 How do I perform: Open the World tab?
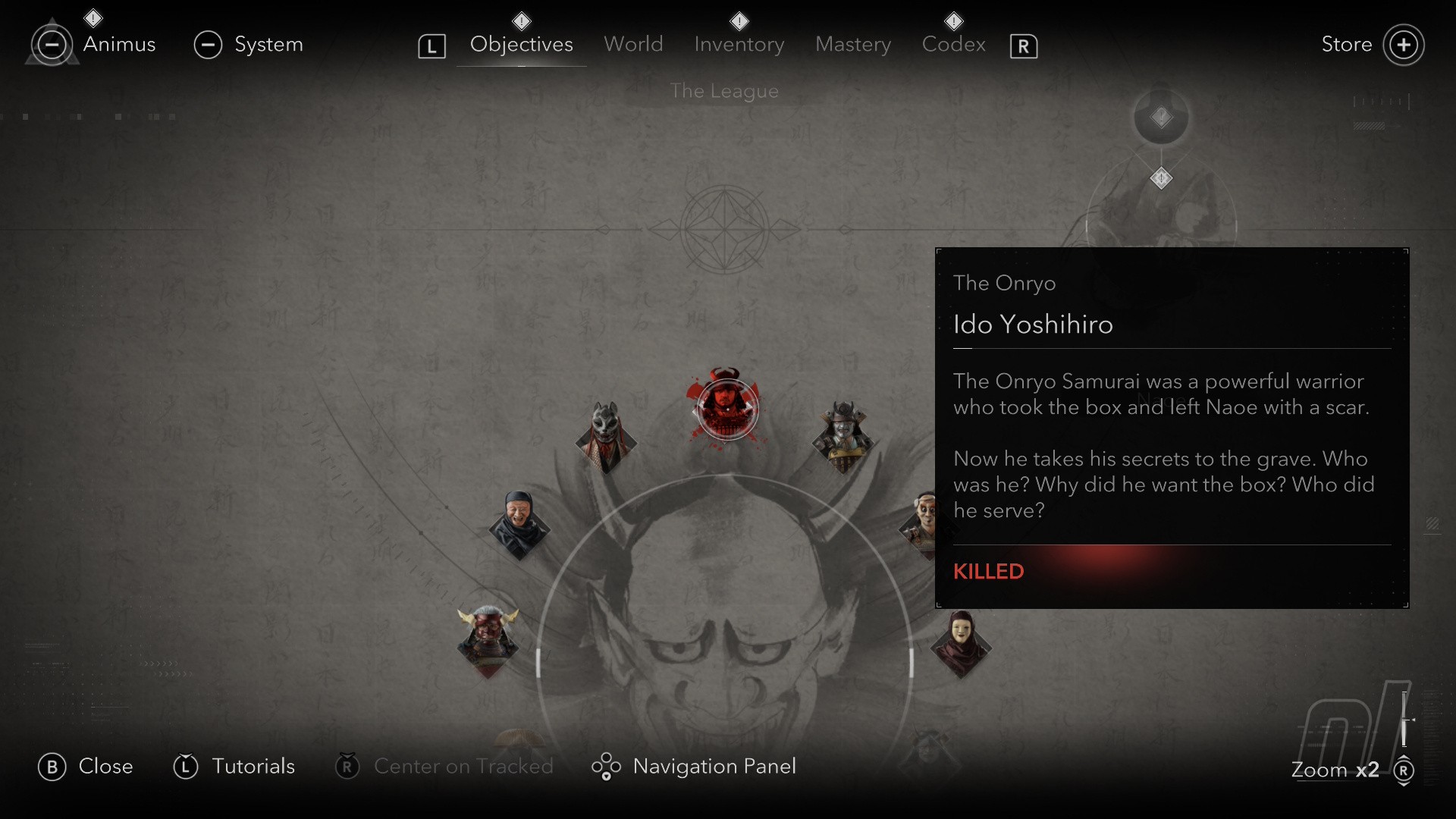(633, 44)
